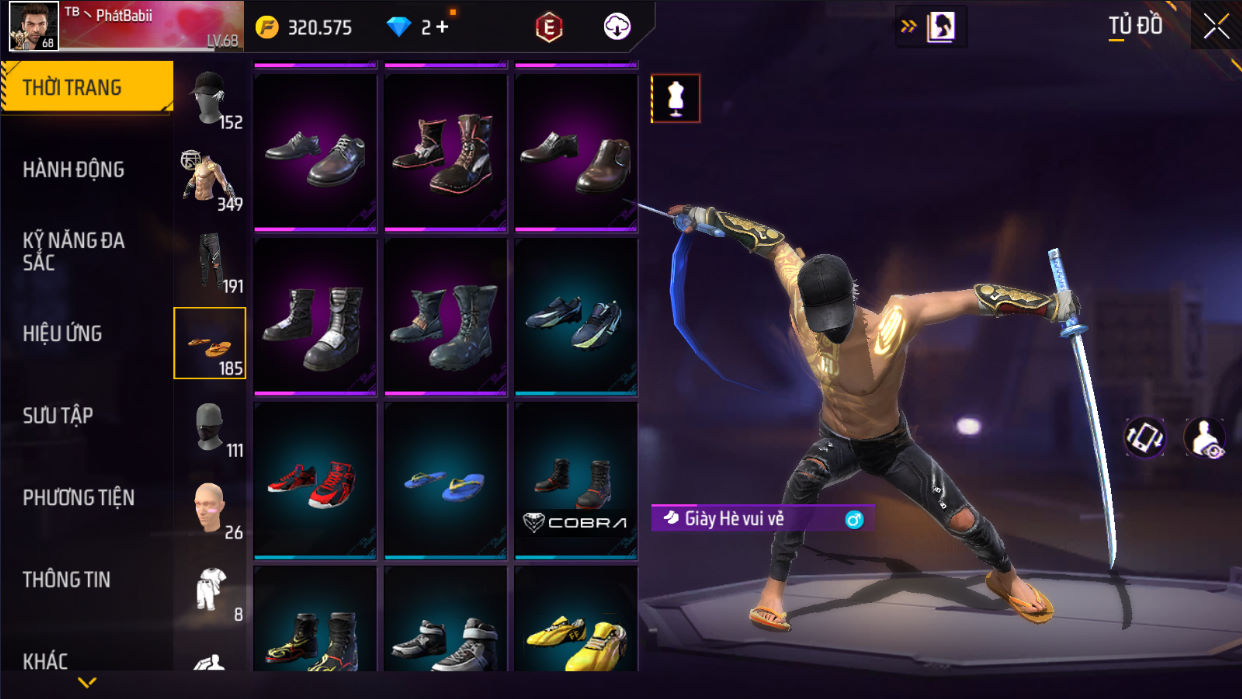This screenshot has width=1242, height=699.
Task: Pick the red sneakers
Action: [x=314, y=482]
